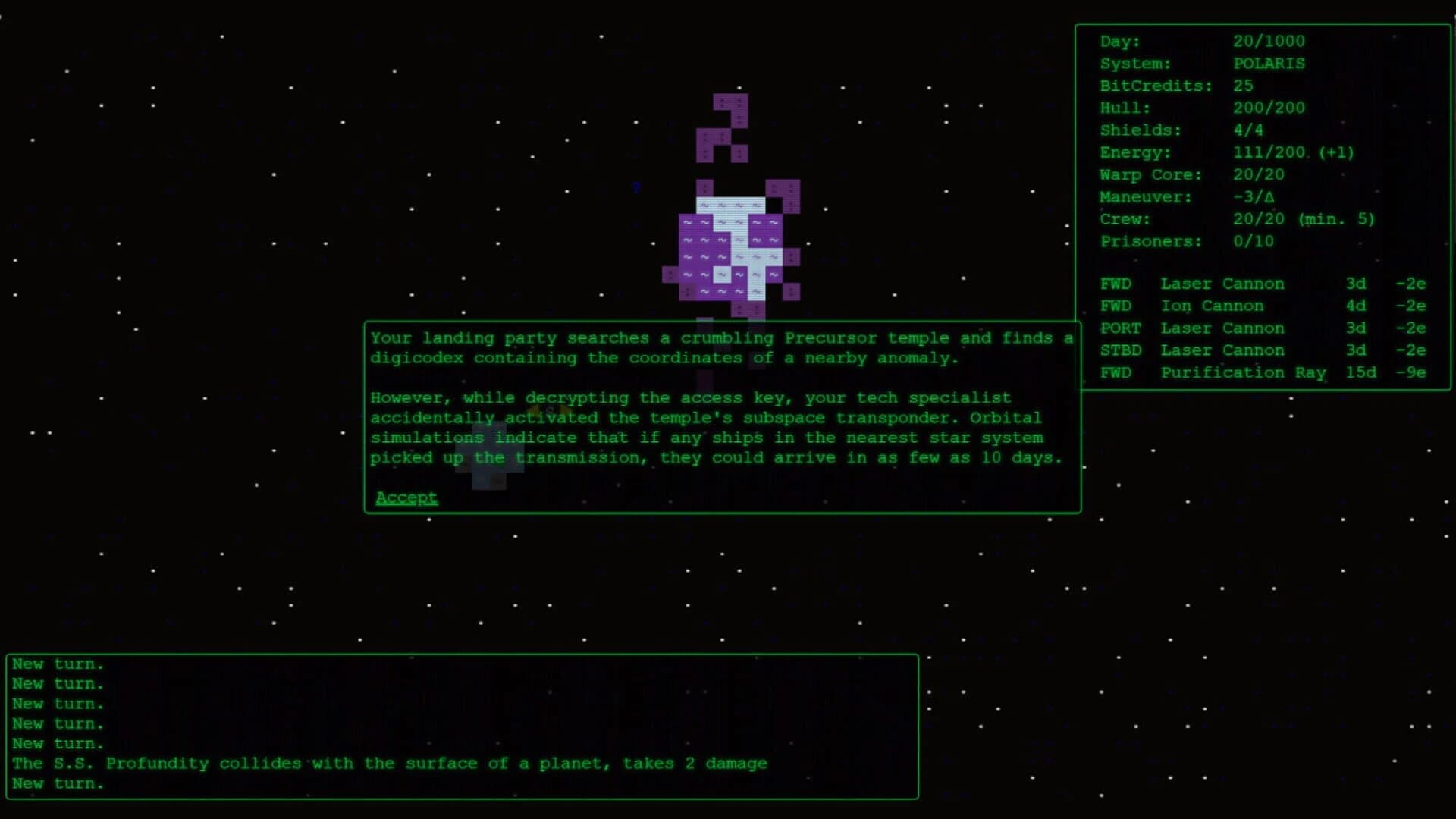Click the Accept link in the event dialog
Screen dimensions: 1456x819
click(x=406, y=497)
